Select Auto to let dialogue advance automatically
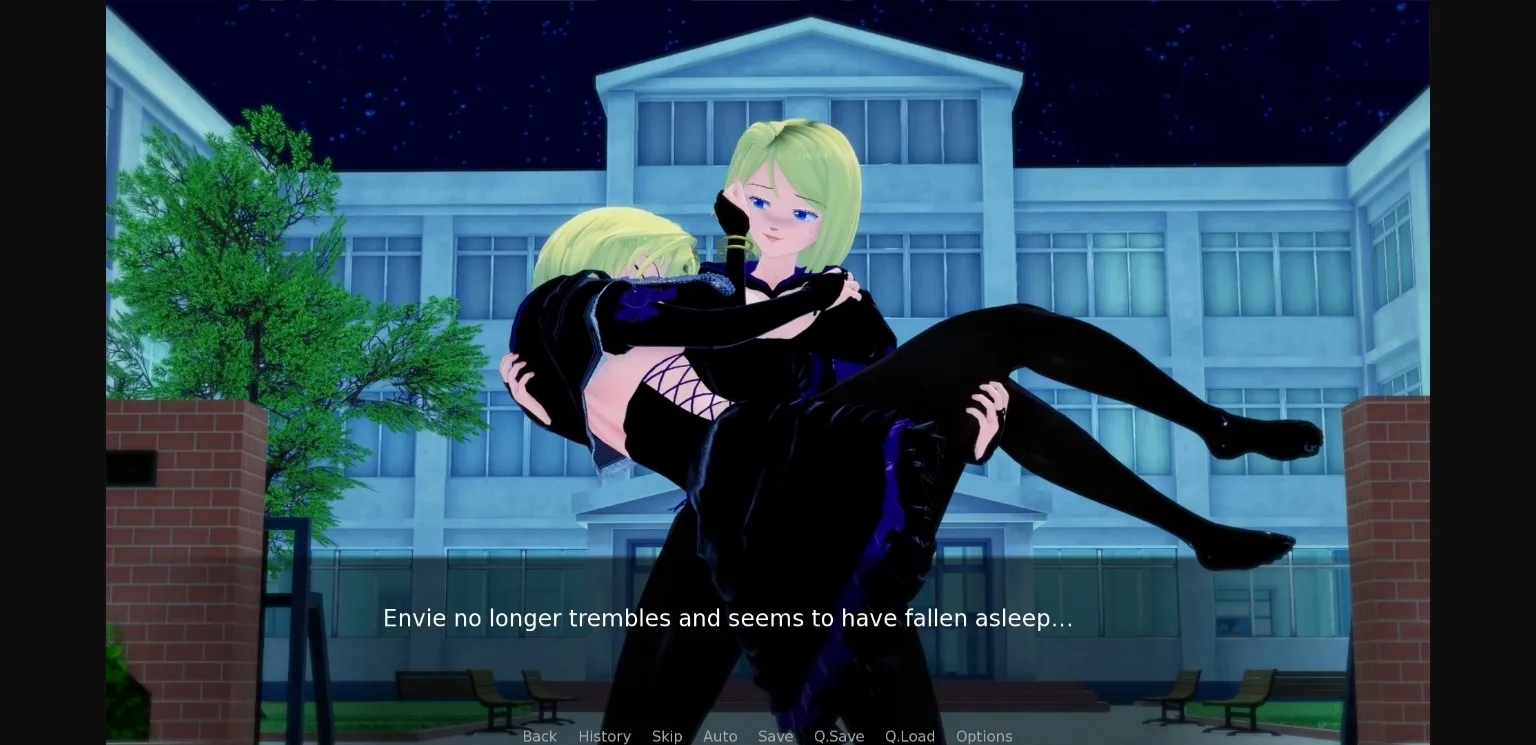Image resolution: width=1536 pixels, height=745 pixels. [720, 736]
